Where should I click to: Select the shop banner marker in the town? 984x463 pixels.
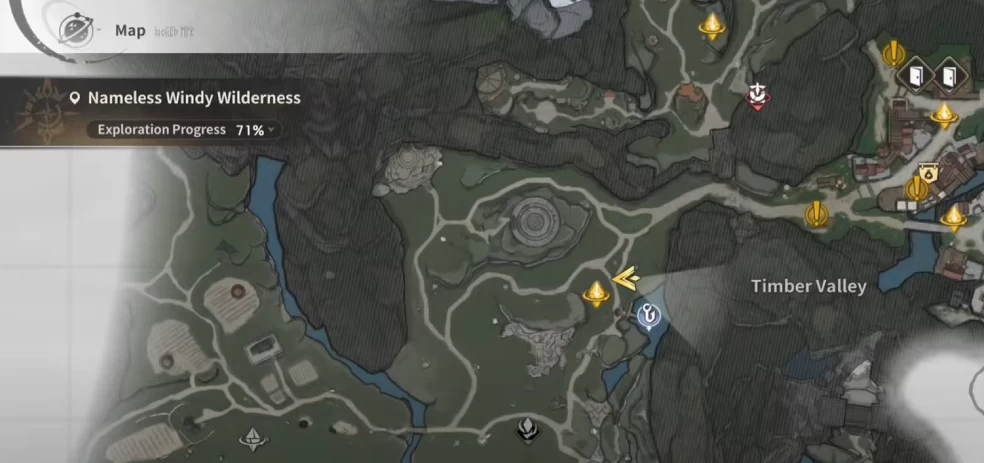click(926, 171)
